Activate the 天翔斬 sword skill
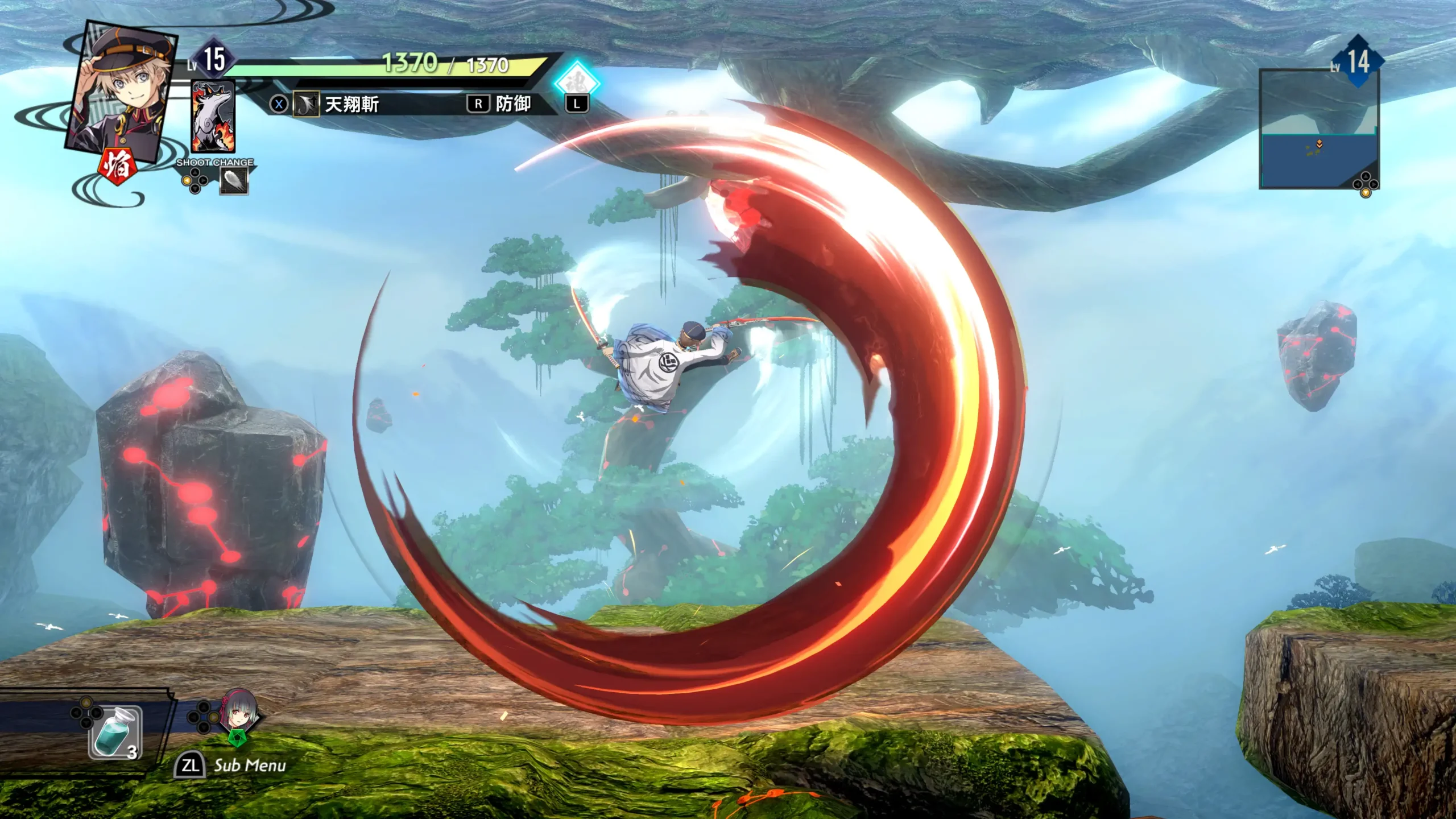Viewport: 1456px width, 819px height. pos(351,105)
